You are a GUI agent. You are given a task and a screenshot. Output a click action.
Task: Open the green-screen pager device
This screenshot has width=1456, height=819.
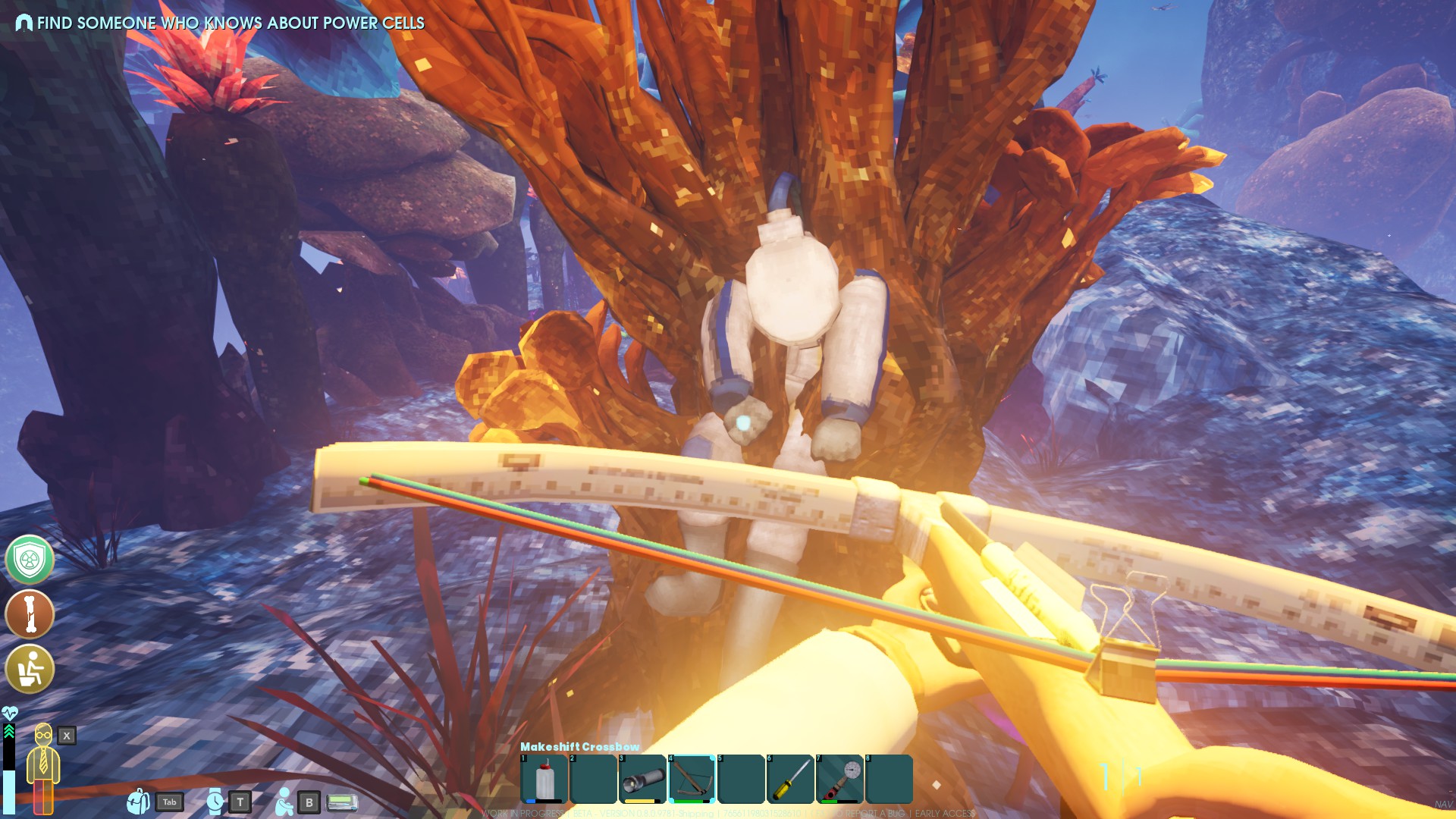point(342,802)
